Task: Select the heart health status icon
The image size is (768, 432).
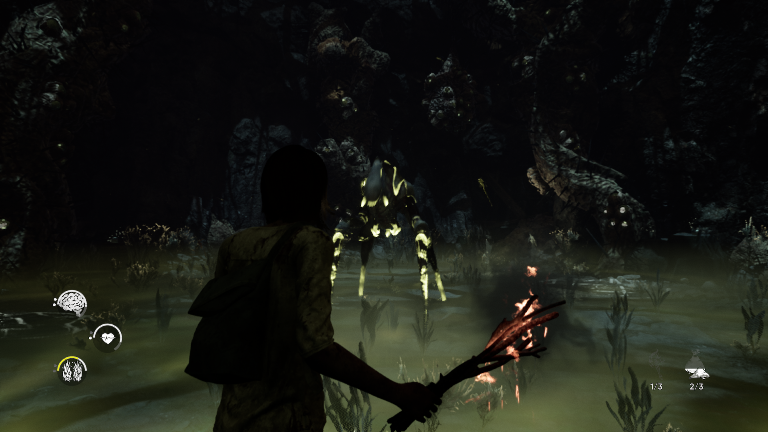Action: [x=107, y=338]
